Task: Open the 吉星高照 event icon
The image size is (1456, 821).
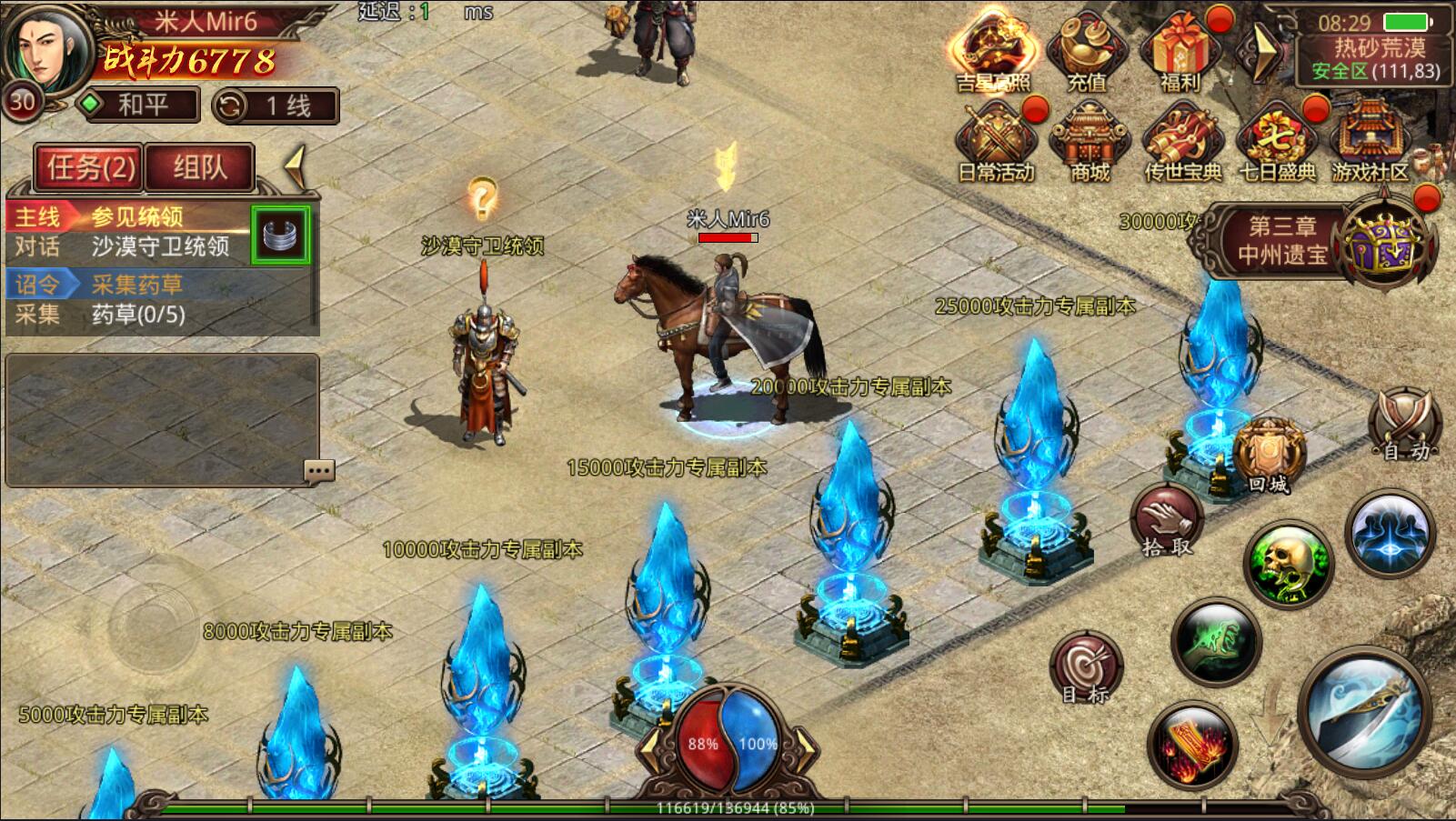Action: pos(992,53)
